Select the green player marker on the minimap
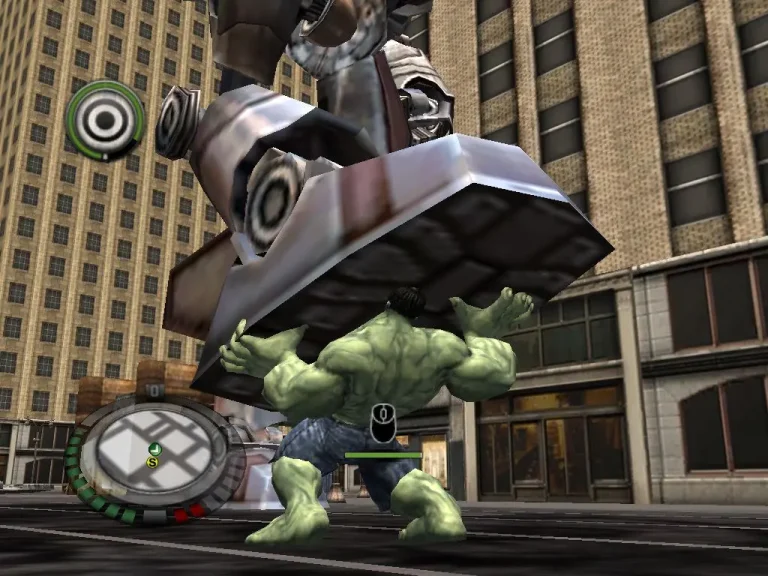This screenshot has height=576, width=768. (155, 448)
